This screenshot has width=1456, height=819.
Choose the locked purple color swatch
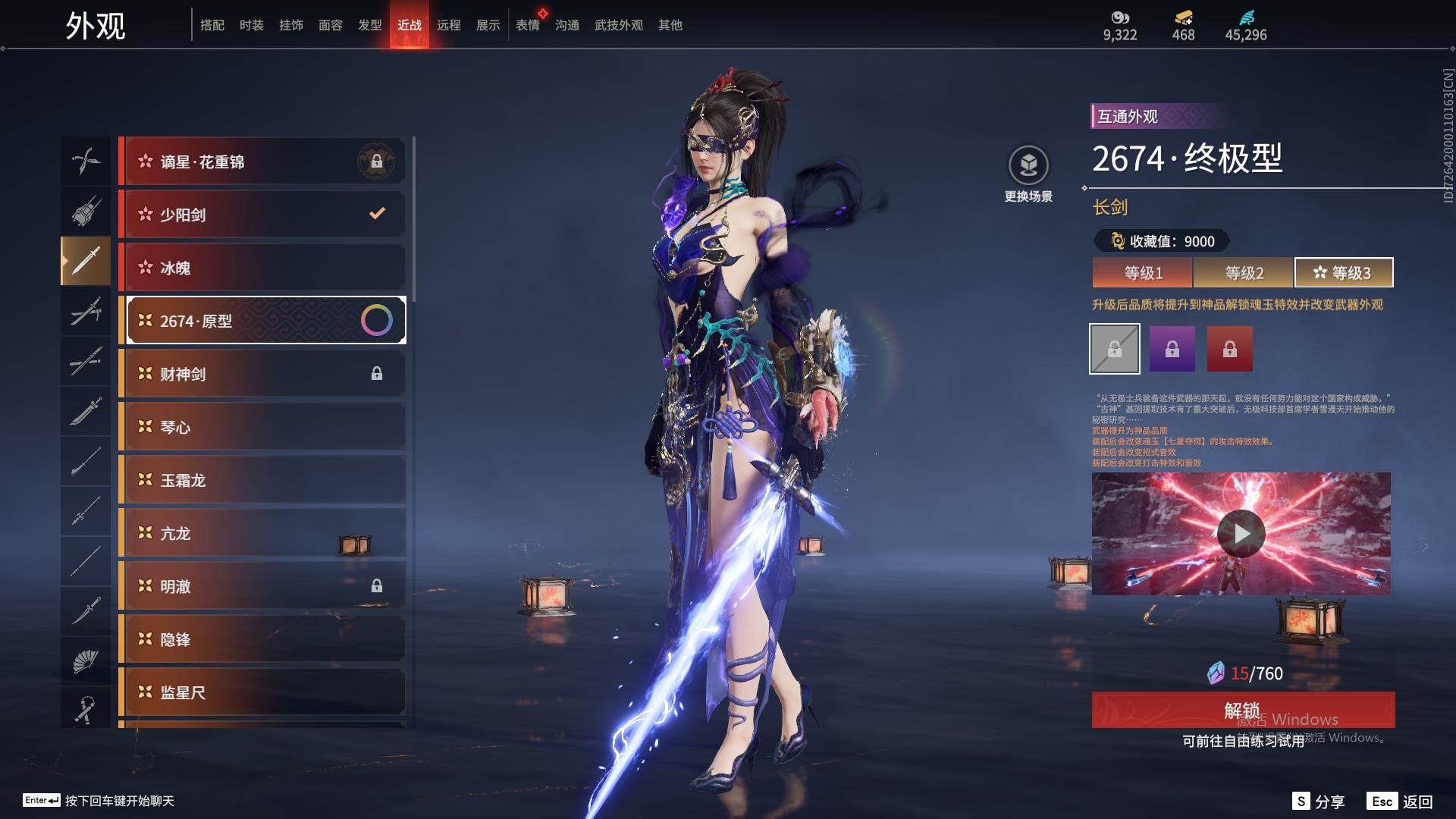pos(1172,349)
